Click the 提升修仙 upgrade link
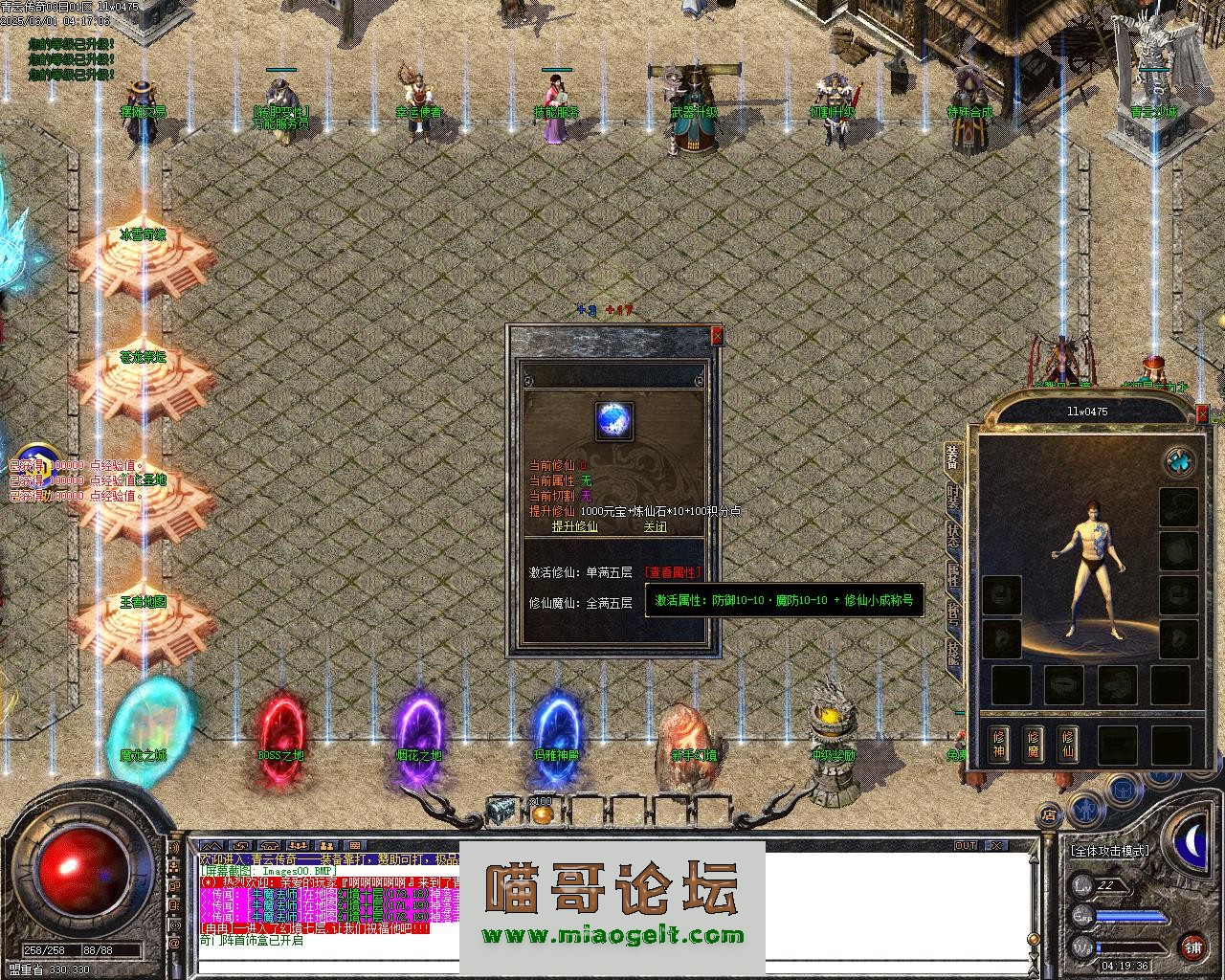 (574, 526)
